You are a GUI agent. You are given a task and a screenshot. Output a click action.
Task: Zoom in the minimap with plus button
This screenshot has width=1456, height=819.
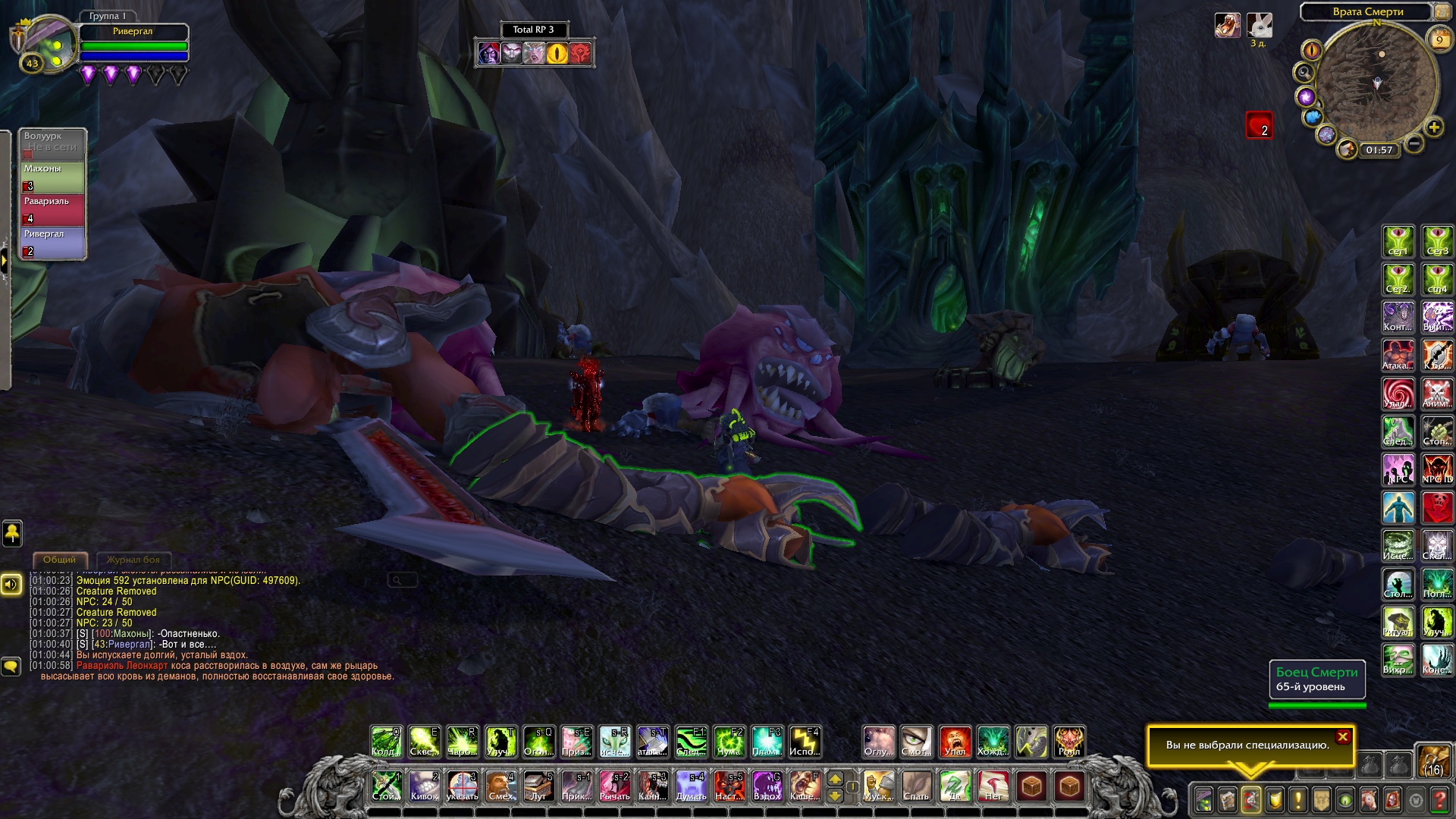click(x=1434, y=127)
